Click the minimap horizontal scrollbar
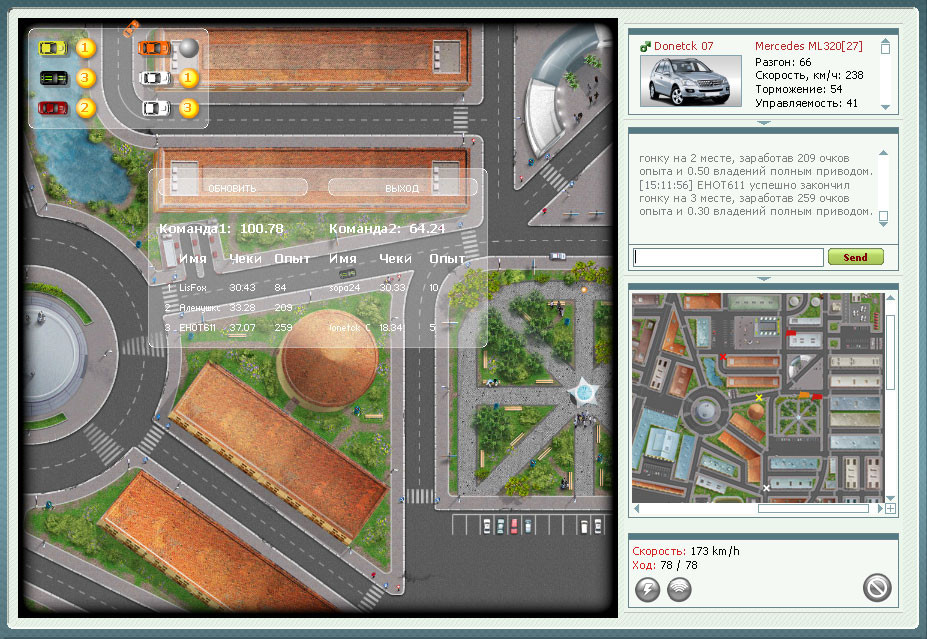The height and width of the screenshot is (639, 927). click(812, 509)
